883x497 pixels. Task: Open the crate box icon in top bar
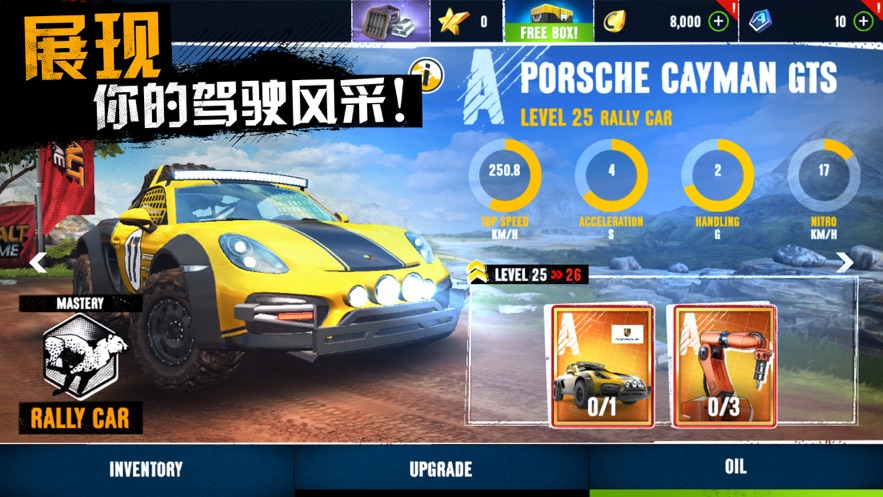(x=388, y=21)
